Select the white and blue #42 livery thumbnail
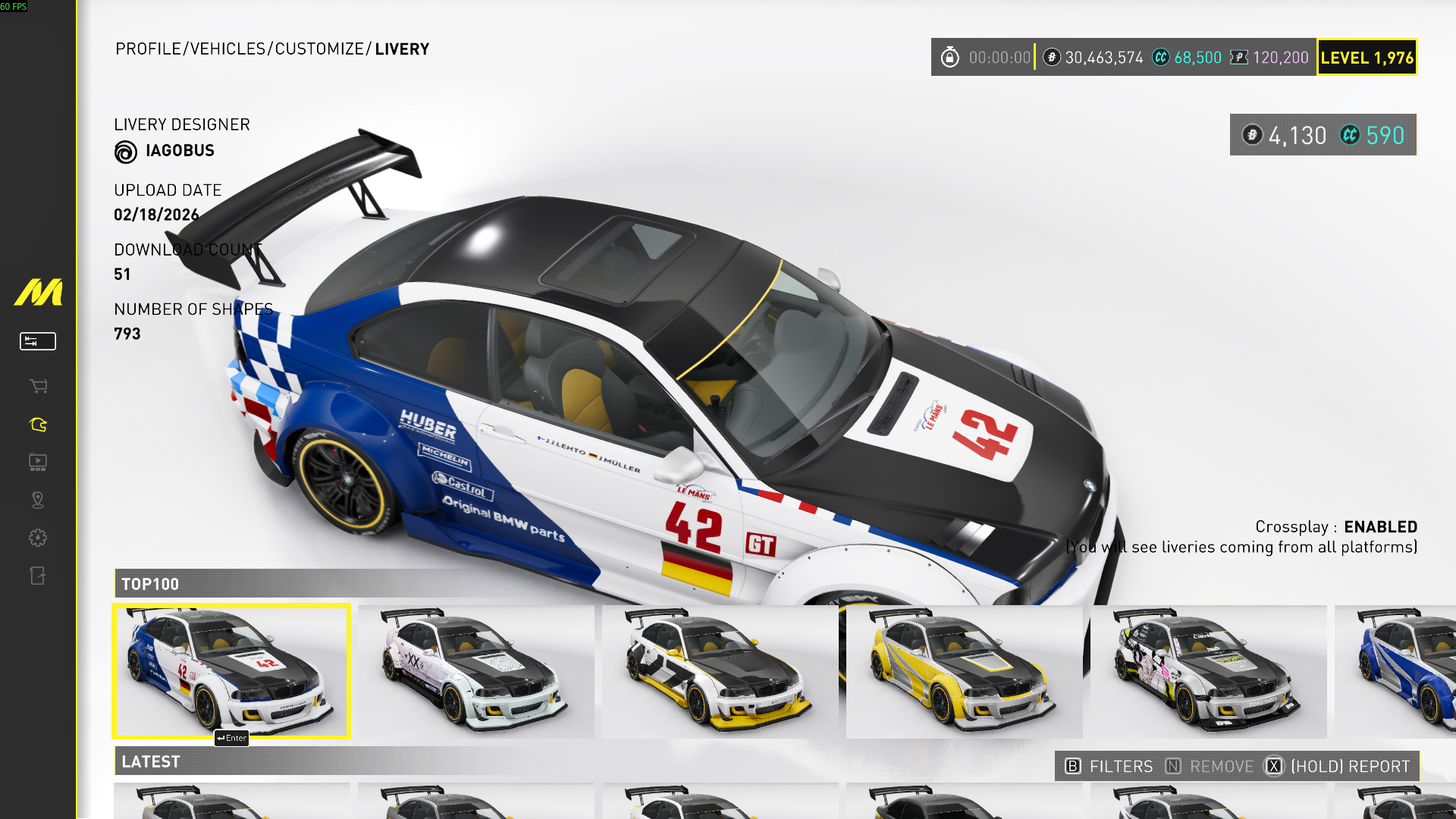 (231, 671)
